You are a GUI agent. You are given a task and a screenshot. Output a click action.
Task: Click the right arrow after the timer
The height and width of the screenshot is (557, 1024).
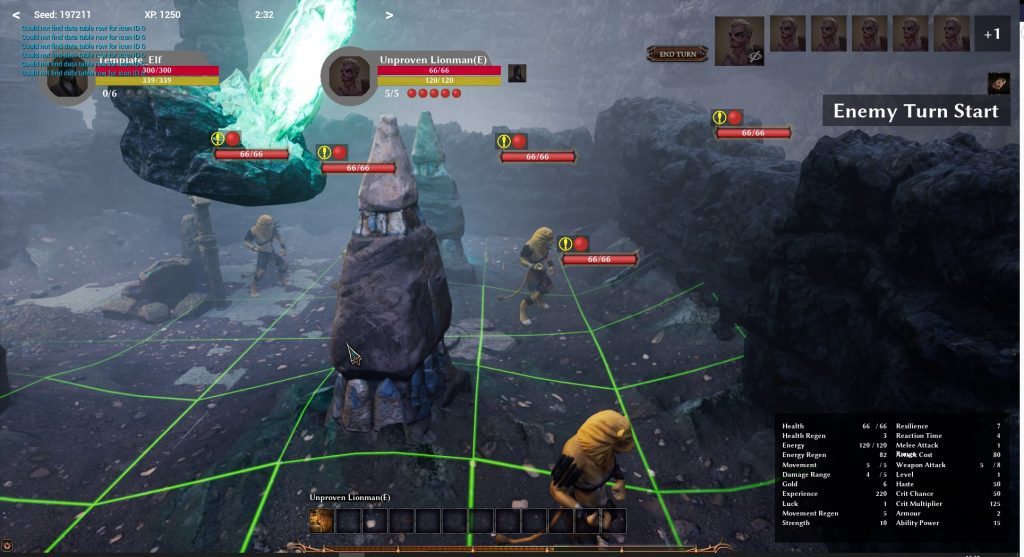pos(390,15)
